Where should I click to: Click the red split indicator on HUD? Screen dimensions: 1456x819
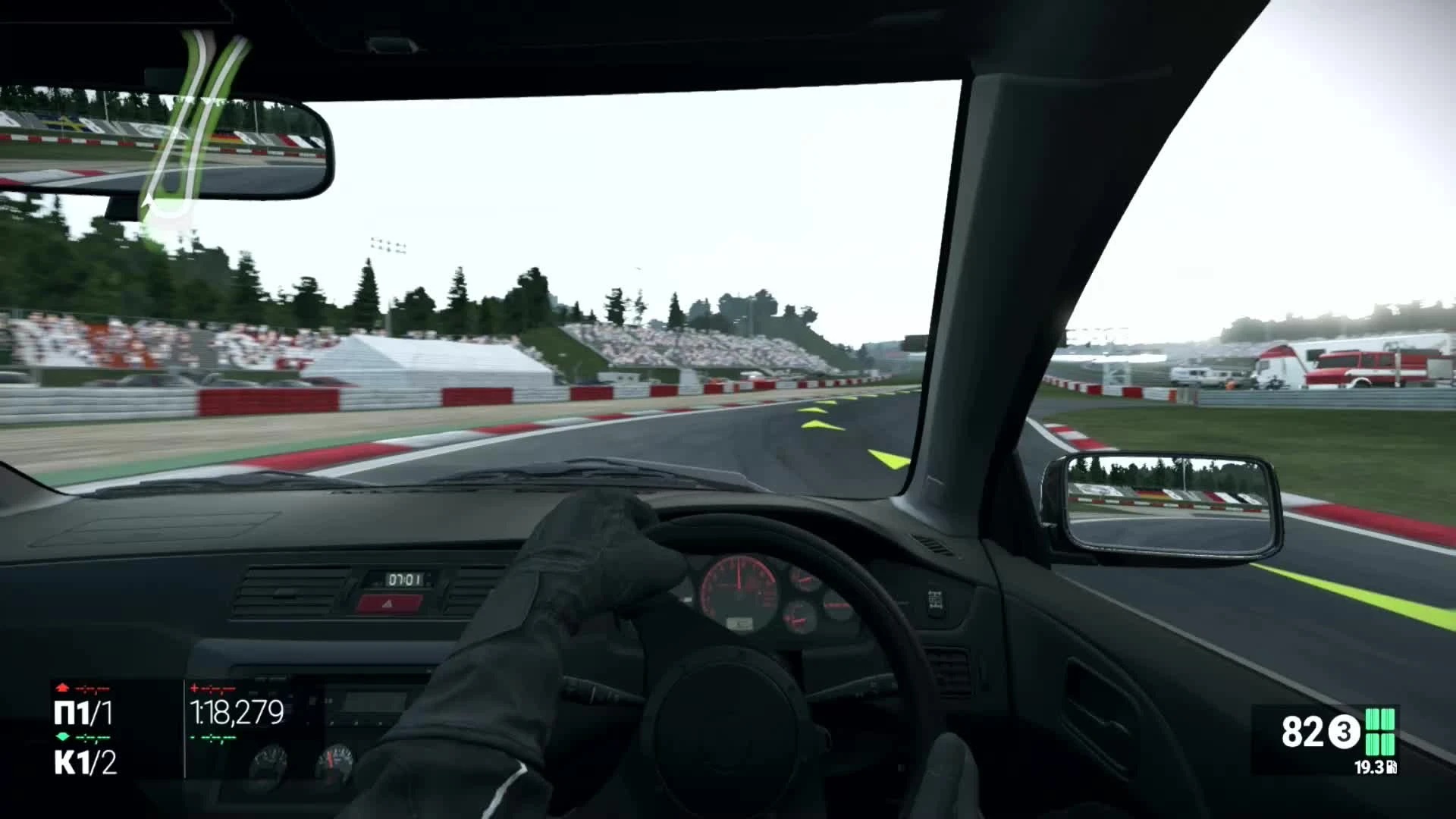click(x=212, y=687)
